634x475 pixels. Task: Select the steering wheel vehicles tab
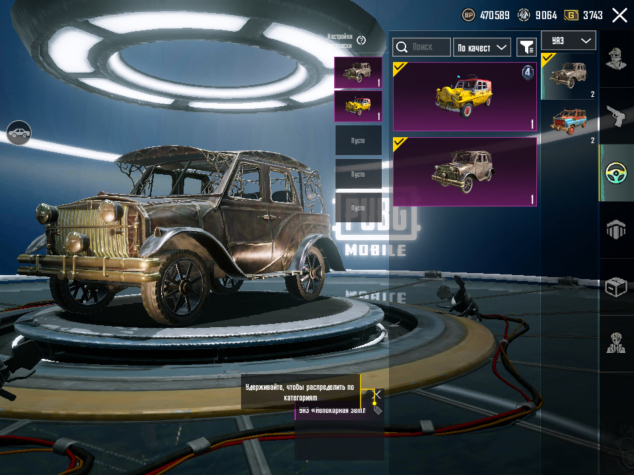click(x=616, y=173)
